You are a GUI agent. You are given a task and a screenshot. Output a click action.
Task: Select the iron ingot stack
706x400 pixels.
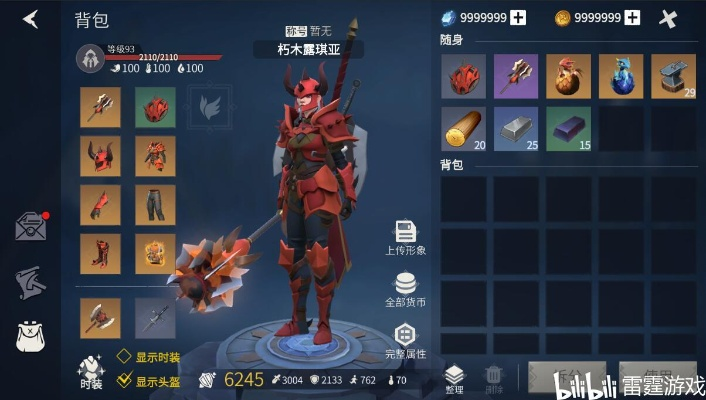tap(516, 129)
